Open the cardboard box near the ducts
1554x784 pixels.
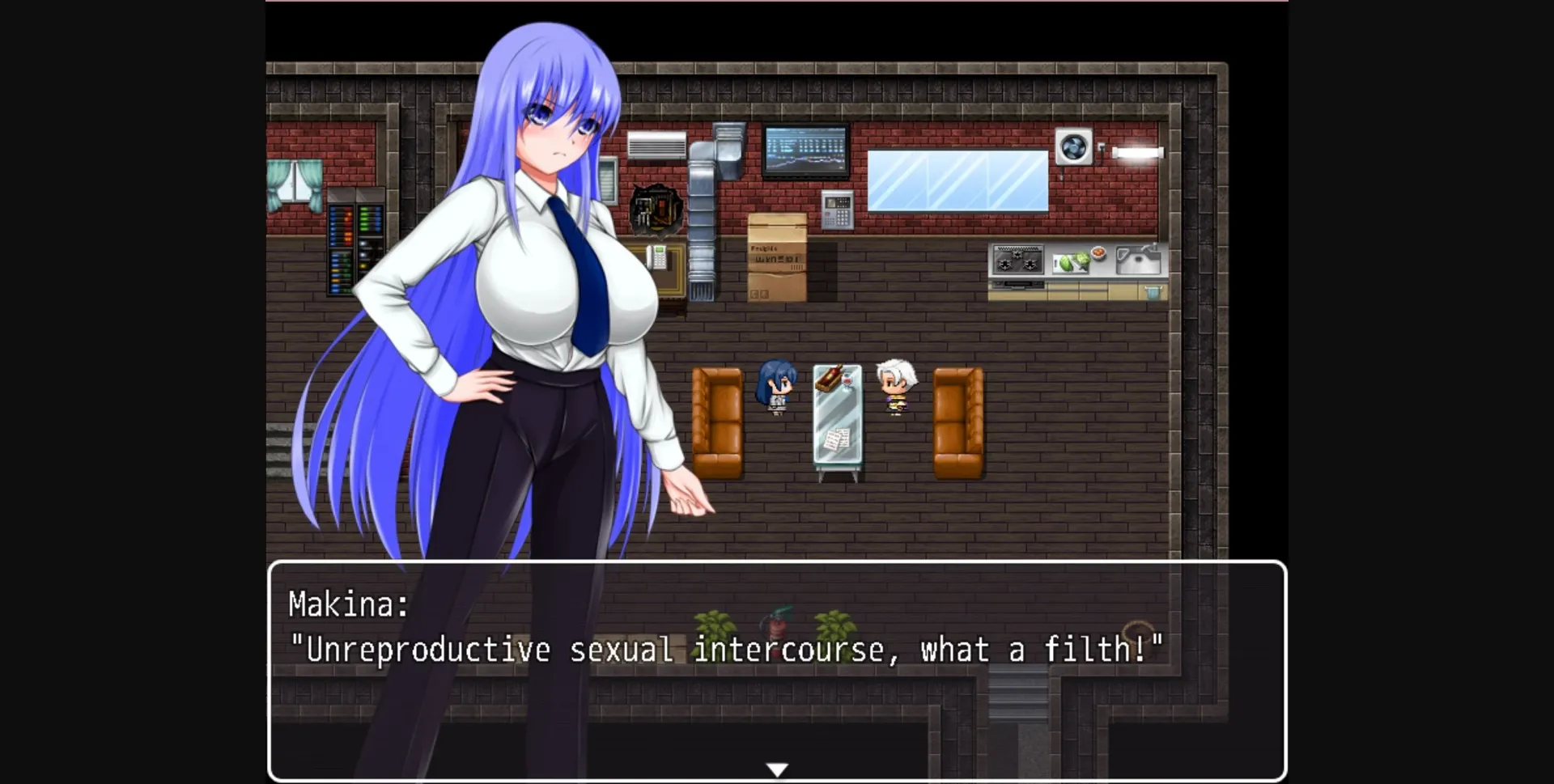(x=779, y=257)
